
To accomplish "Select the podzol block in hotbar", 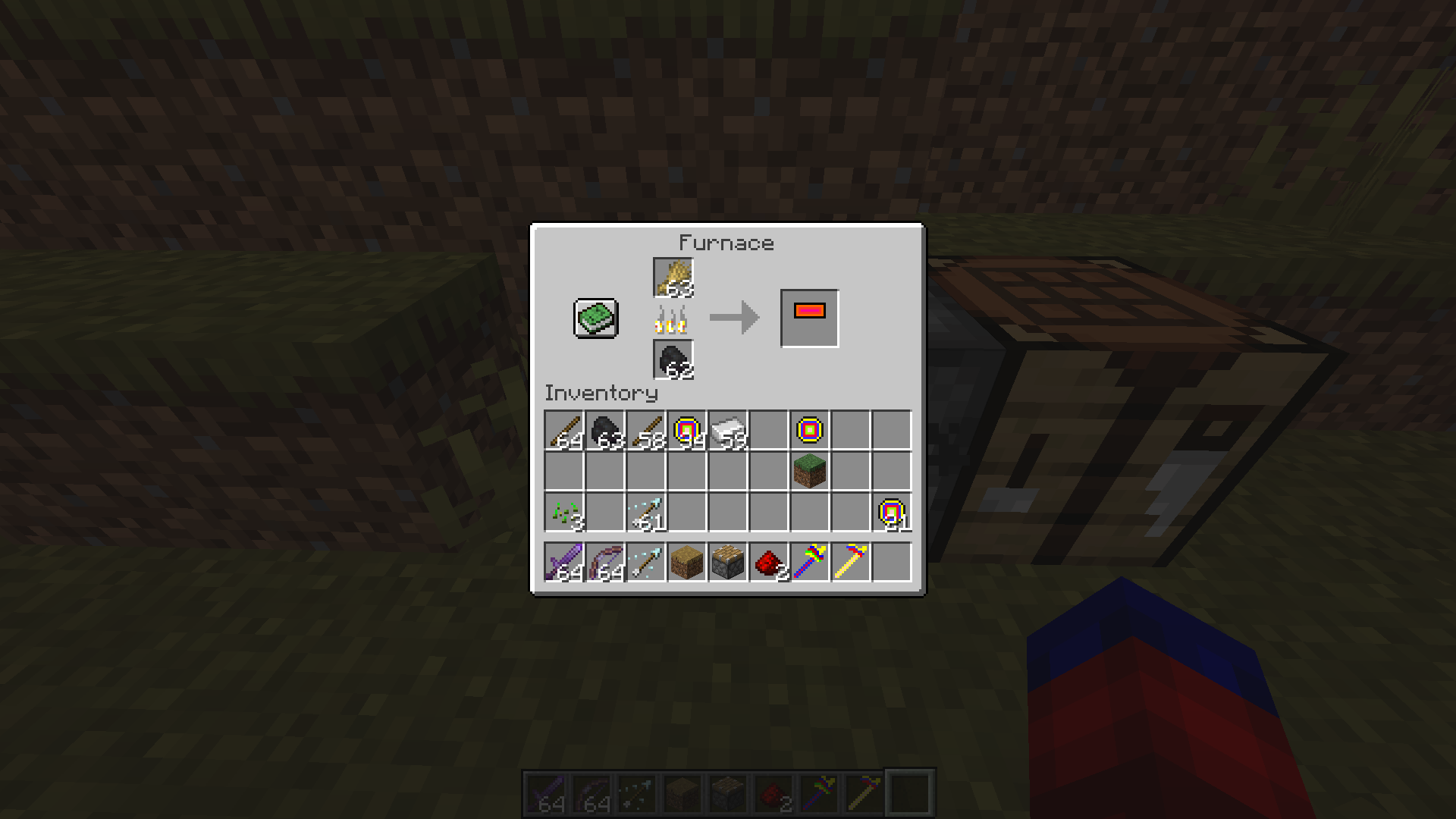I will pos(687,563).
